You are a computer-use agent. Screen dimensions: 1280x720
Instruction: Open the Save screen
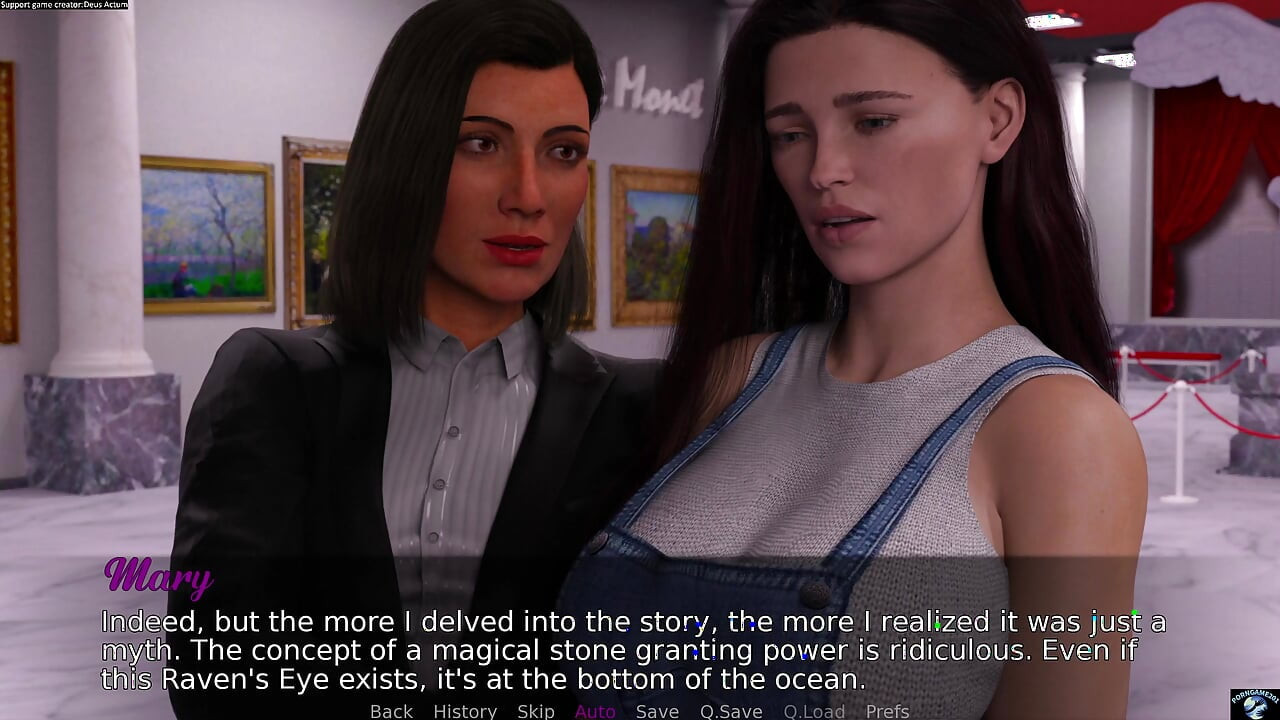pos(657,711)
